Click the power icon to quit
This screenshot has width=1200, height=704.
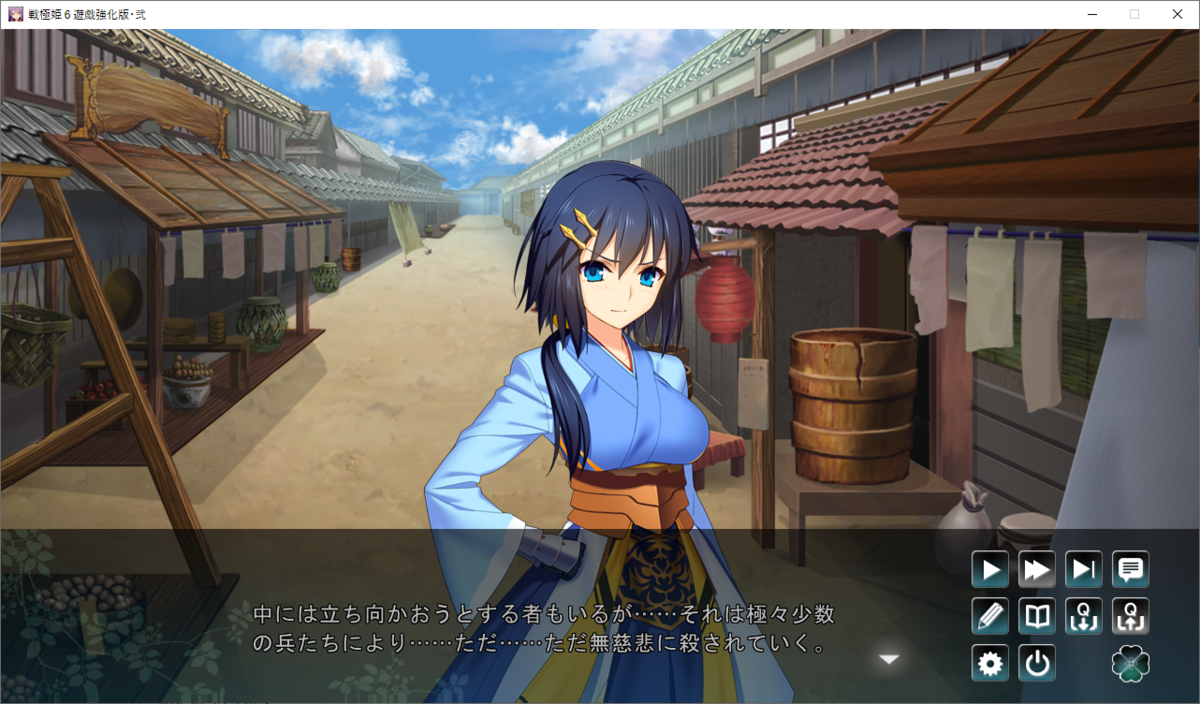coord(1037,663)
